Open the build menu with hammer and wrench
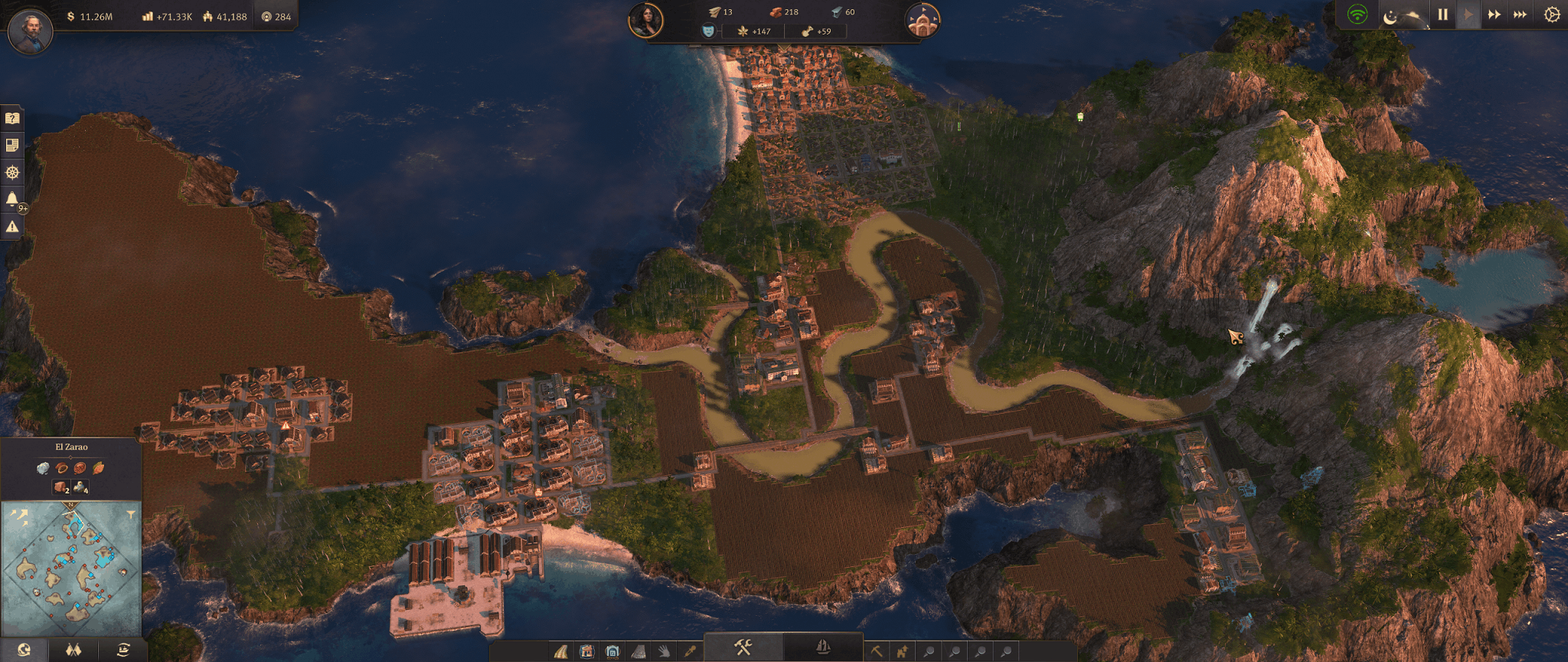This screenshot has width=1568, height=662. 743,647
